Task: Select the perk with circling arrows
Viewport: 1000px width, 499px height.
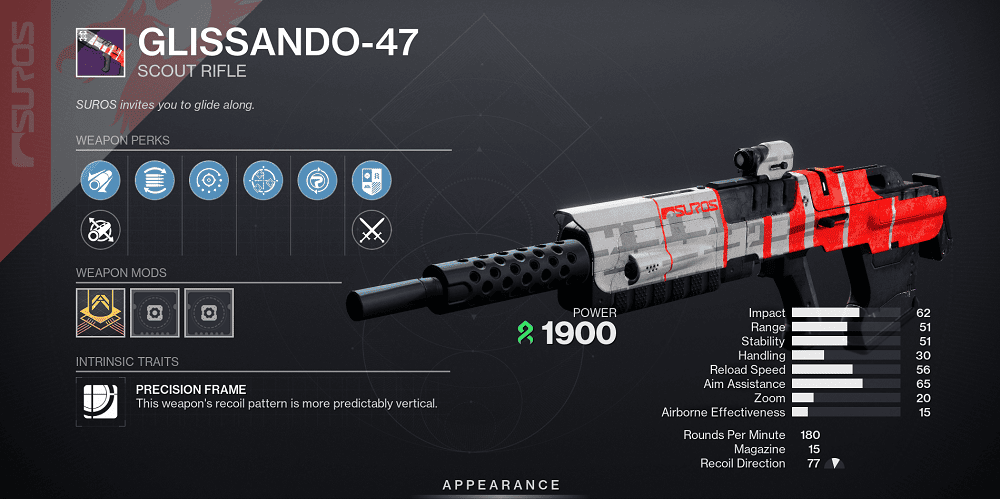Action: [x=317, y=180]
